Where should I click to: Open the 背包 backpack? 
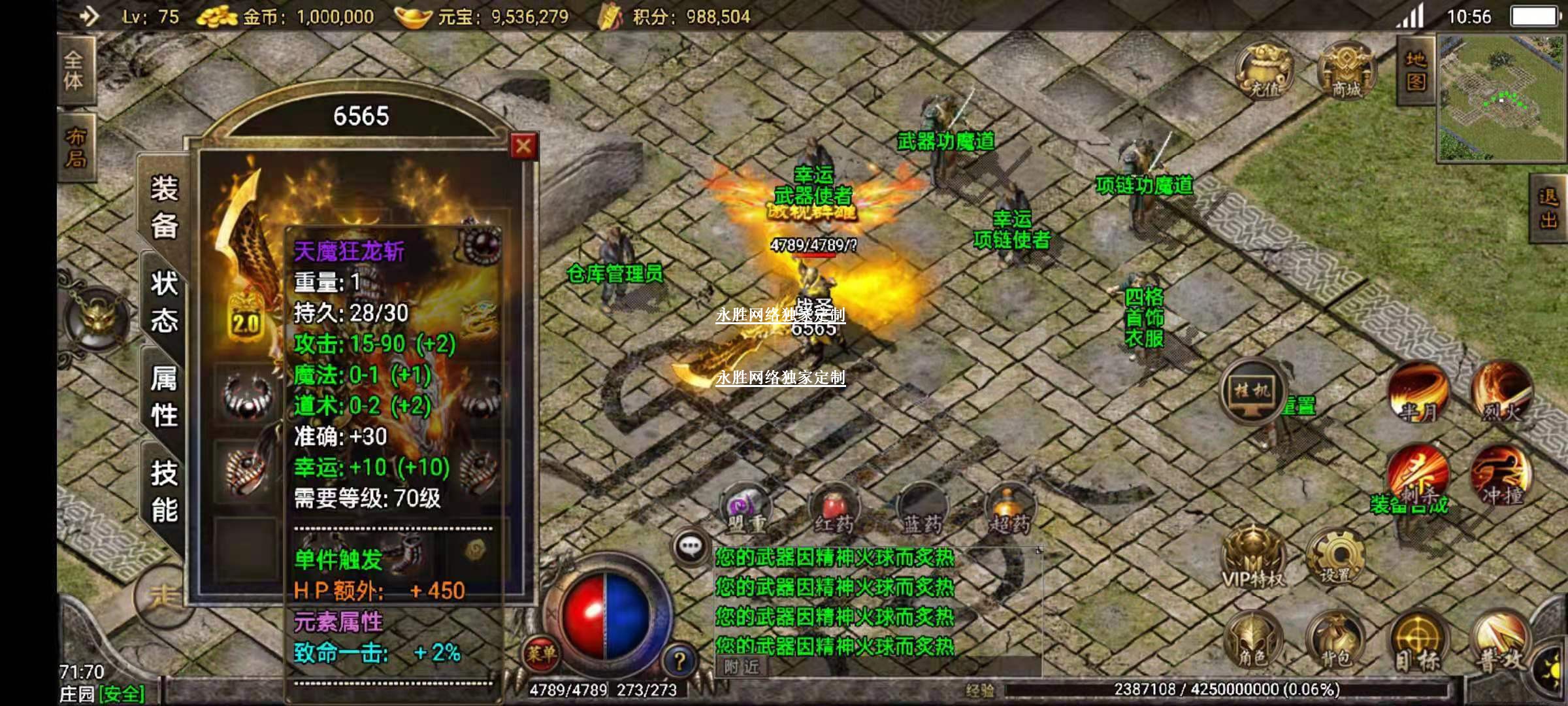click(1335, 642)
